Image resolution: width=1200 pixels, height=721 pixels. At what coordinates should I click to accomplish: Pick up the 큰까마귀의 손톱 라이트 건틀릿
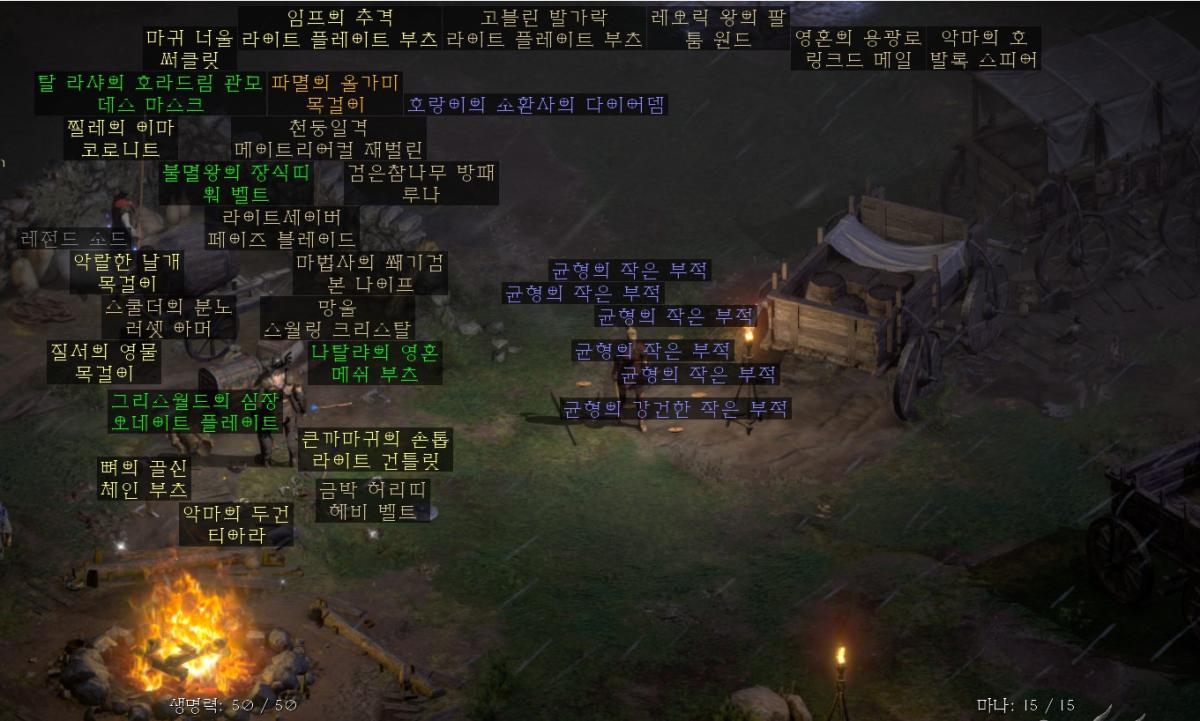point(375,449)
